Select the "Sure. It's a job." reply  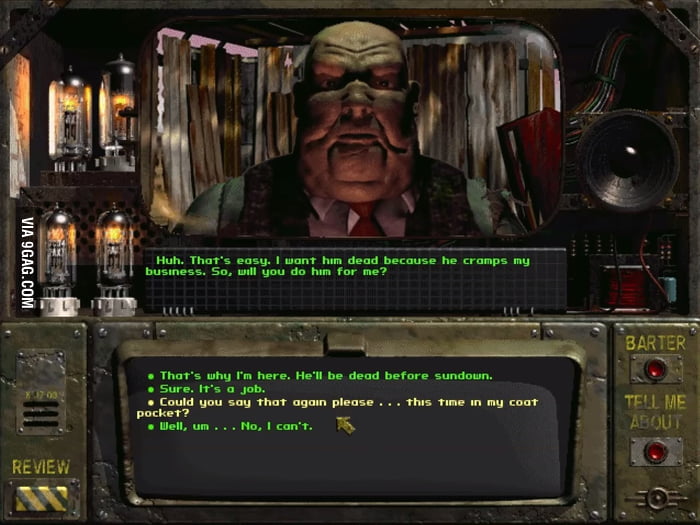click(x=214, y=388)
